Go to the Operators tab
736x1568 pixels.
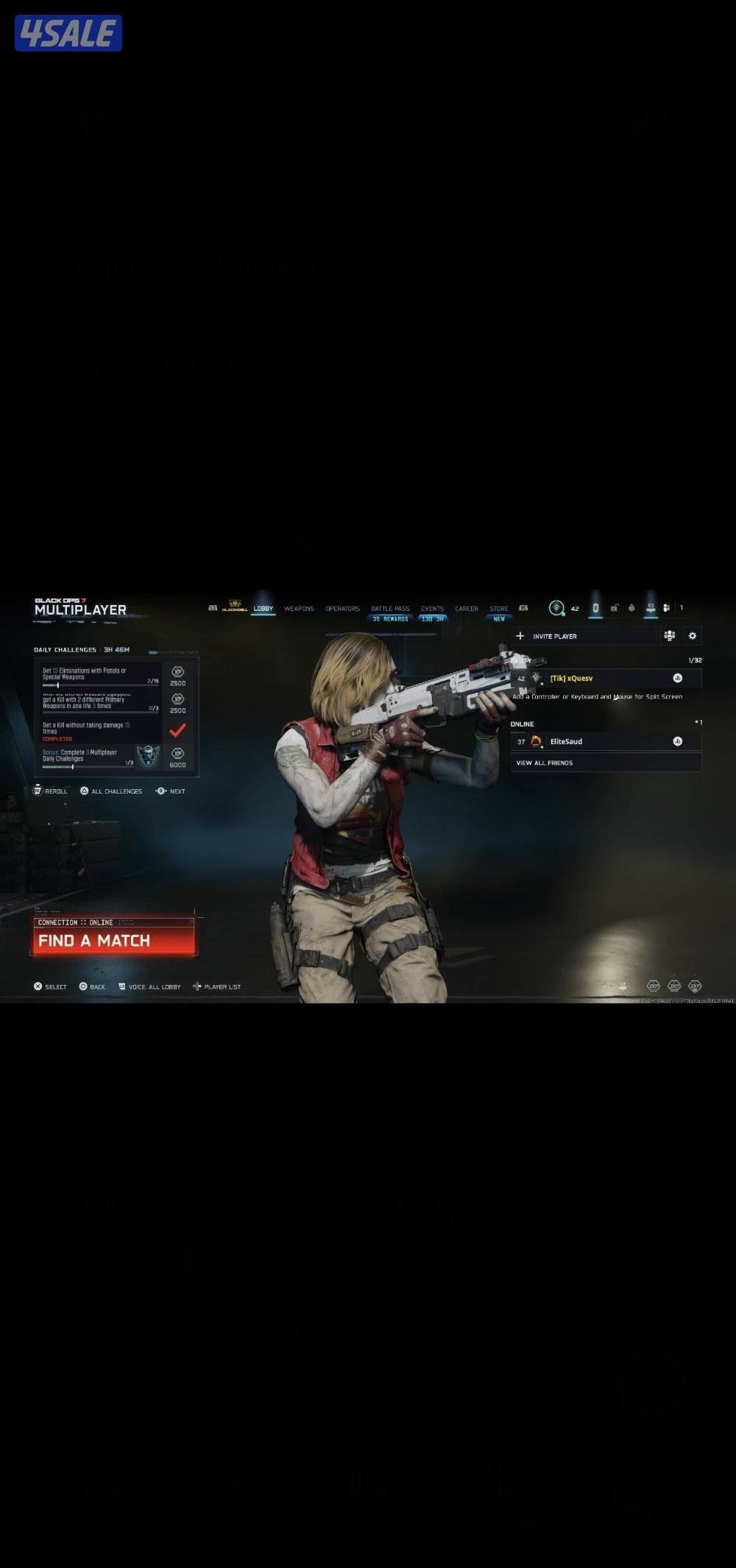(x=342, y=609)
